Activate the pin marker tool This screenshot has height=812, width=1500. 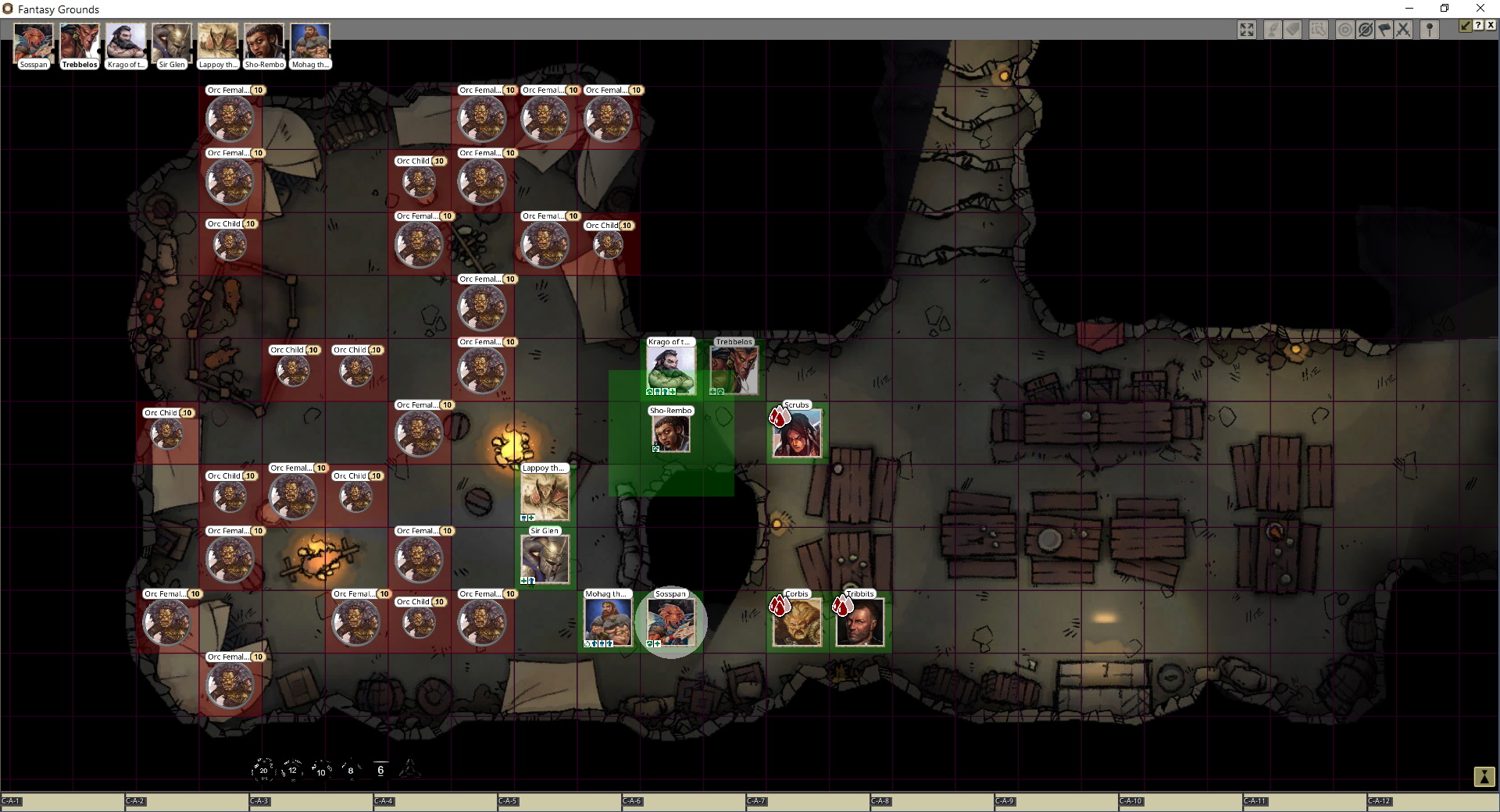pos(1430,30)
